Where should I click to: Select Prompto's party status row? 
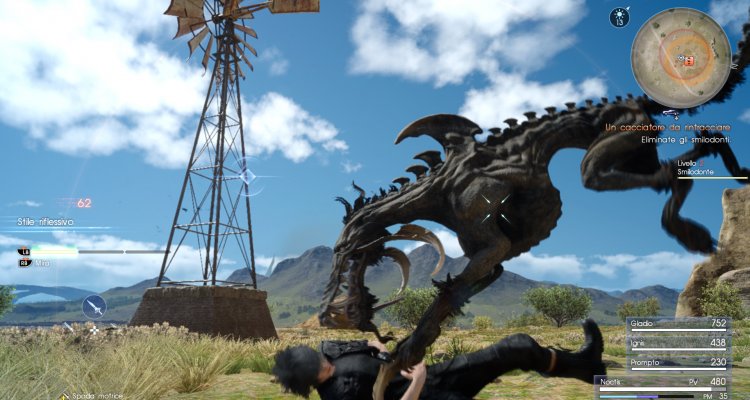pos(678,362)
